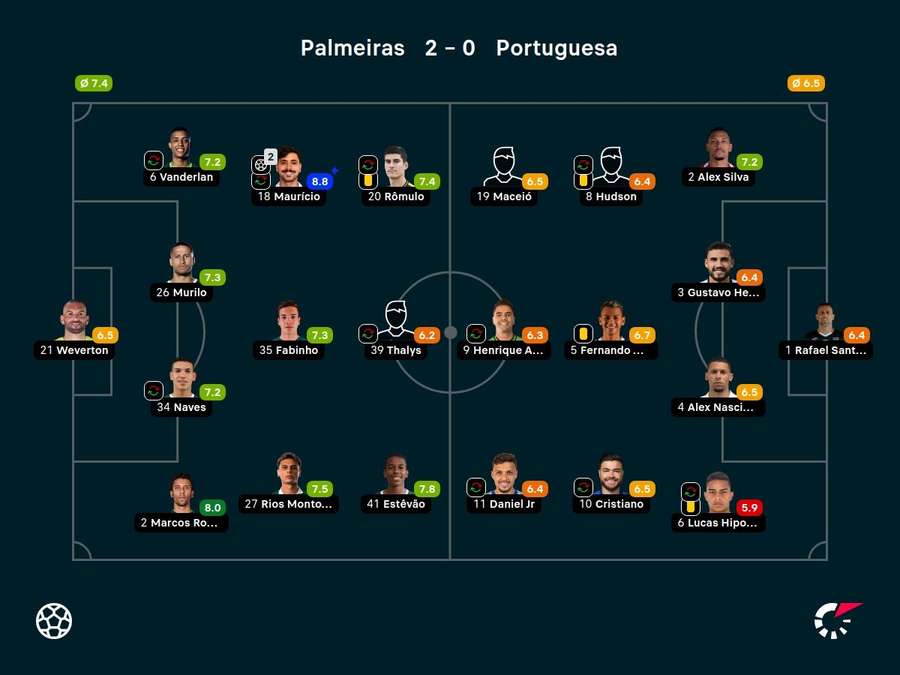
Task: Open goalkeeper Rafael Santos' details
Action: click(x=825, y=322)
